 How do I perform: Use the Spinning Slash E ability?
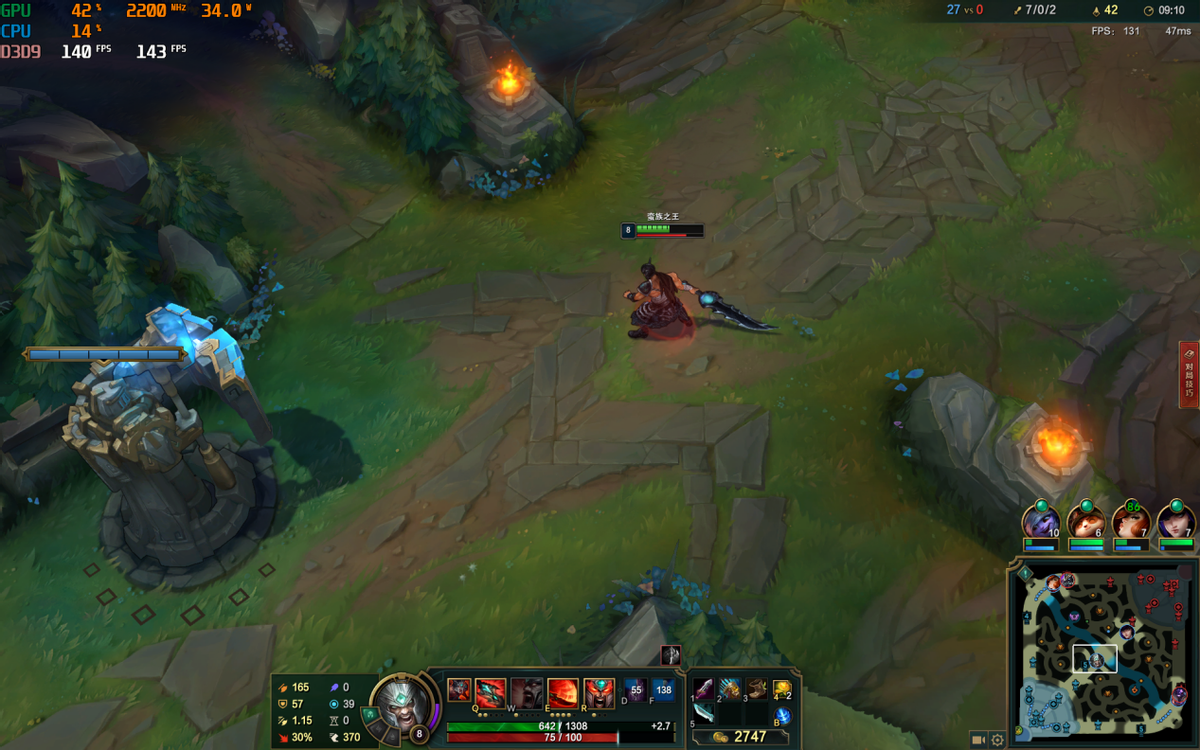(x=563, y=692)
